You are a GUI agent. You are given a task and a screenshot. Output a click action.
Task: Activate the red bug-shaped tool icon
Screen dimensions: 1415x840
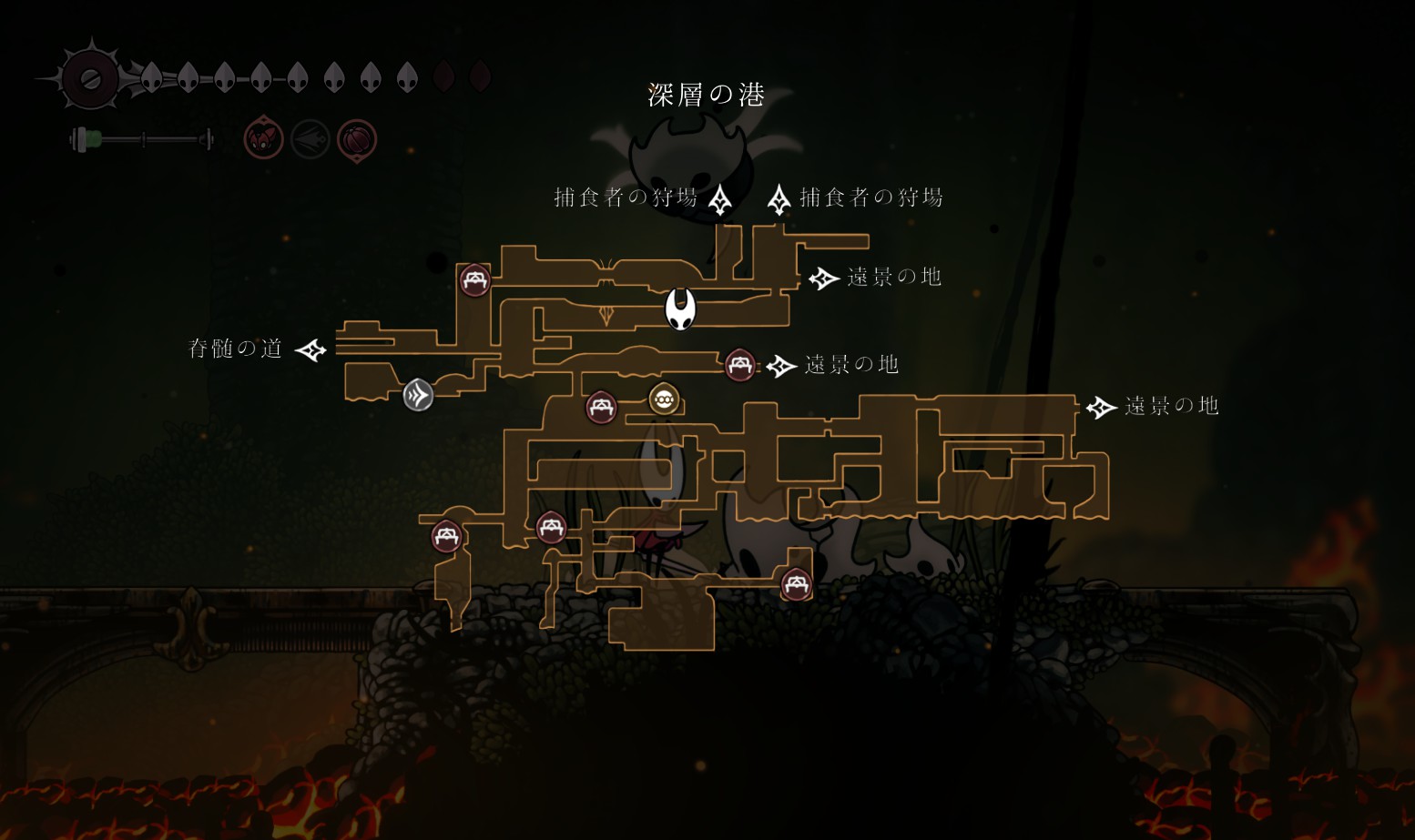coord(263,139)
